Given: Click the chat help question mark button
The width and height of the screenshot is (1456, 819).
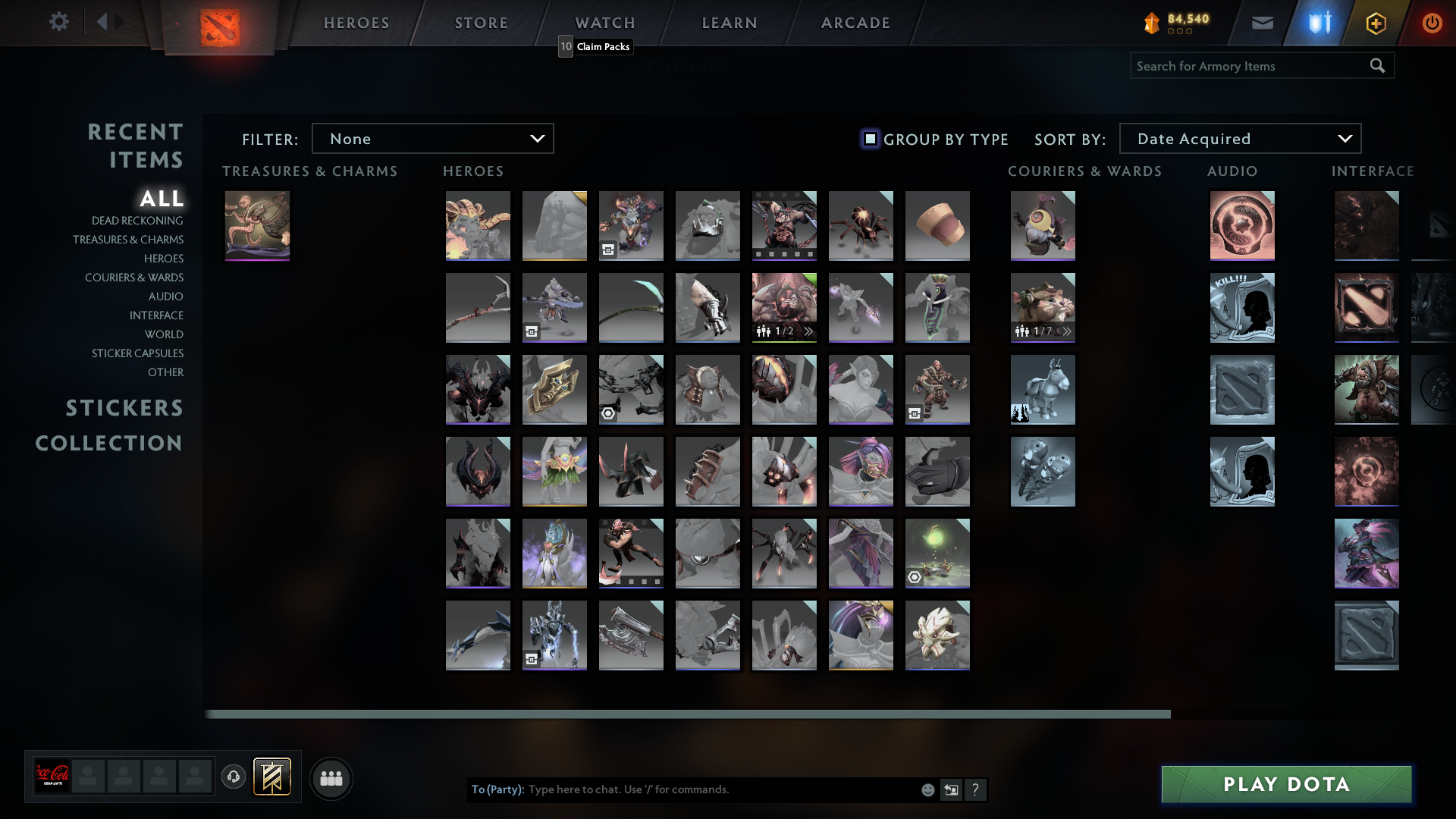Looking at the screenshot, I should point(976,789).
